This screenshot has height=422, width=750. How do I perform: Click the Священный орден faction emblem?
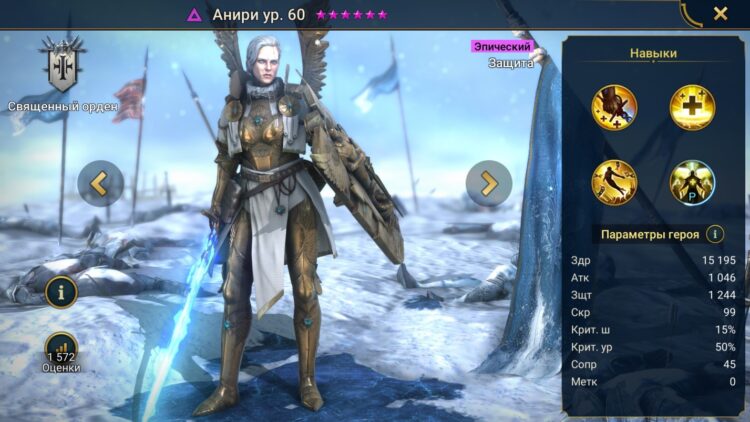(x=63, y=67)
